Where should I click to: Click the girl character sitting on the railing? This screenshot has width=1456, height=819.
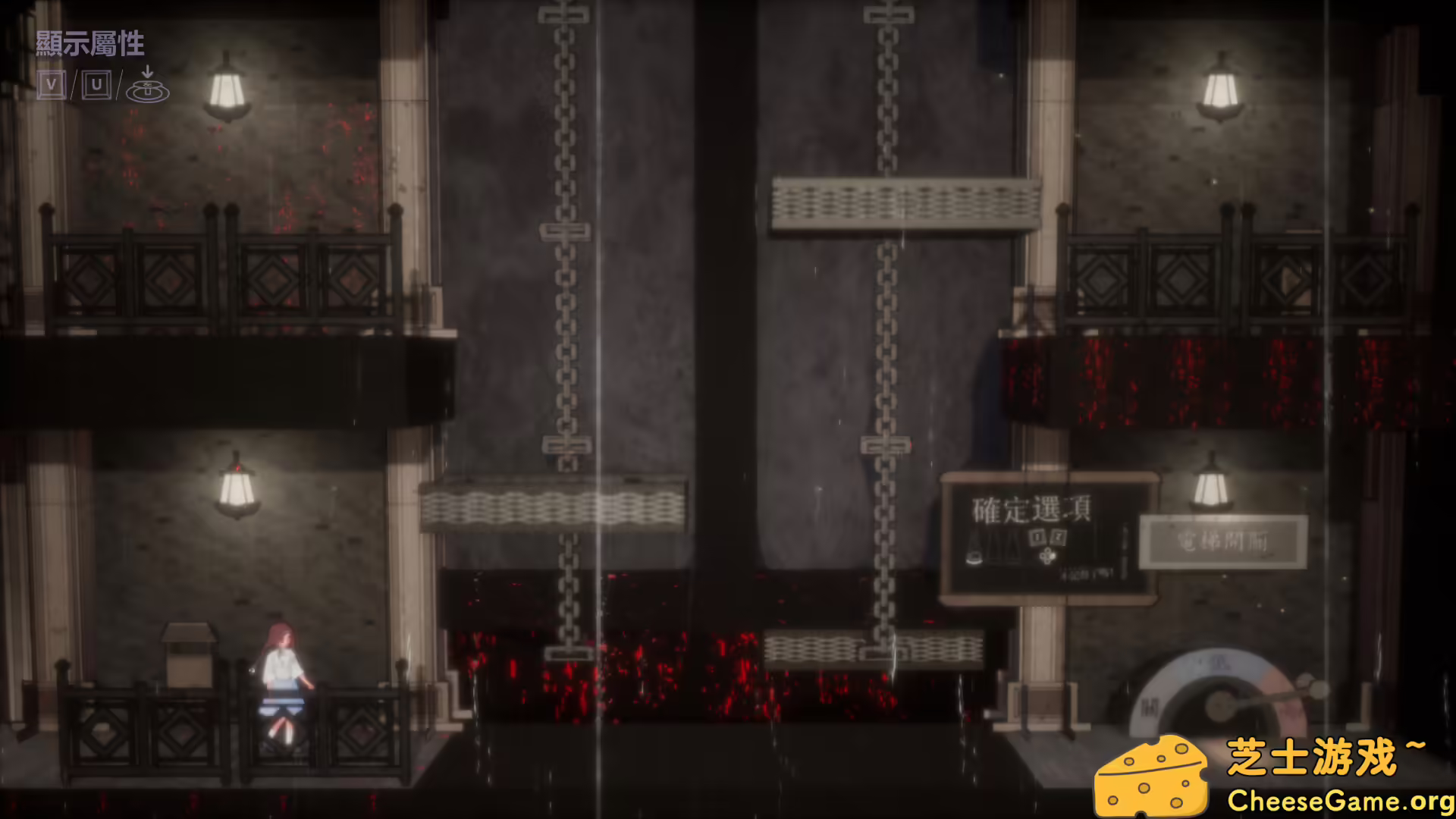[x=284, y=675]
